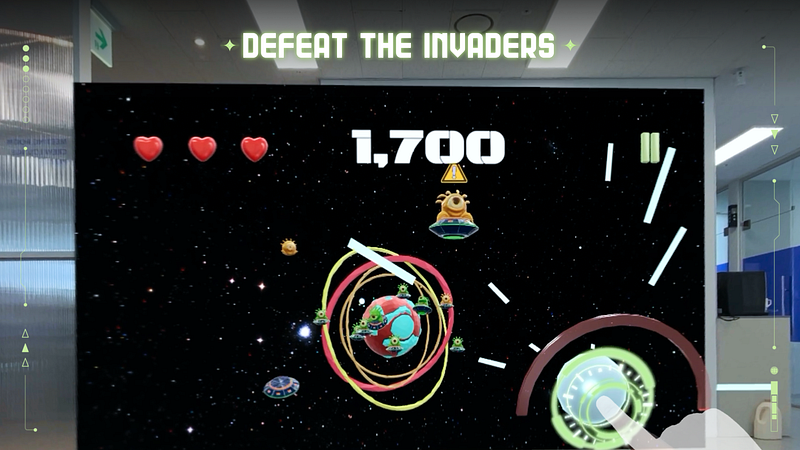
Task: Pause the game with the pause icon
Action: [x=650, y=147]
